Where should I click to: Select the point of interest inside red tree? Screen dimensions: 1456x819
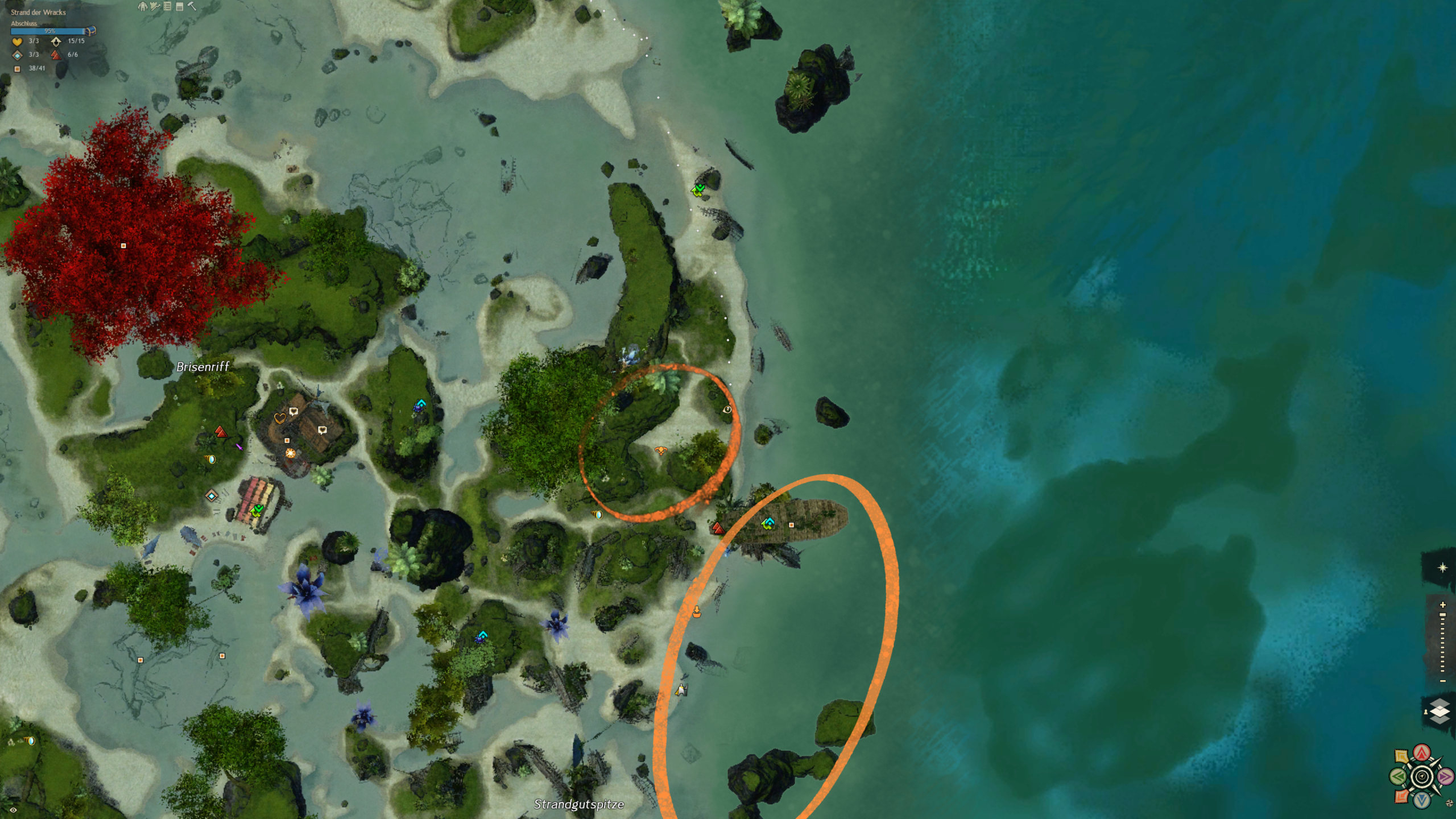tap(123, 246)
